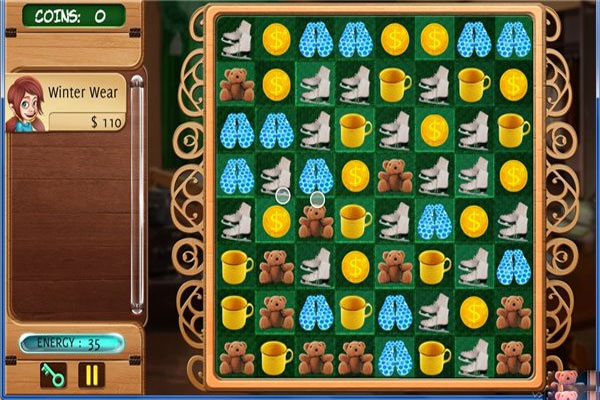Pick the teddy bear tile nearest the Winter Wear card

click(x=237, y=86)
